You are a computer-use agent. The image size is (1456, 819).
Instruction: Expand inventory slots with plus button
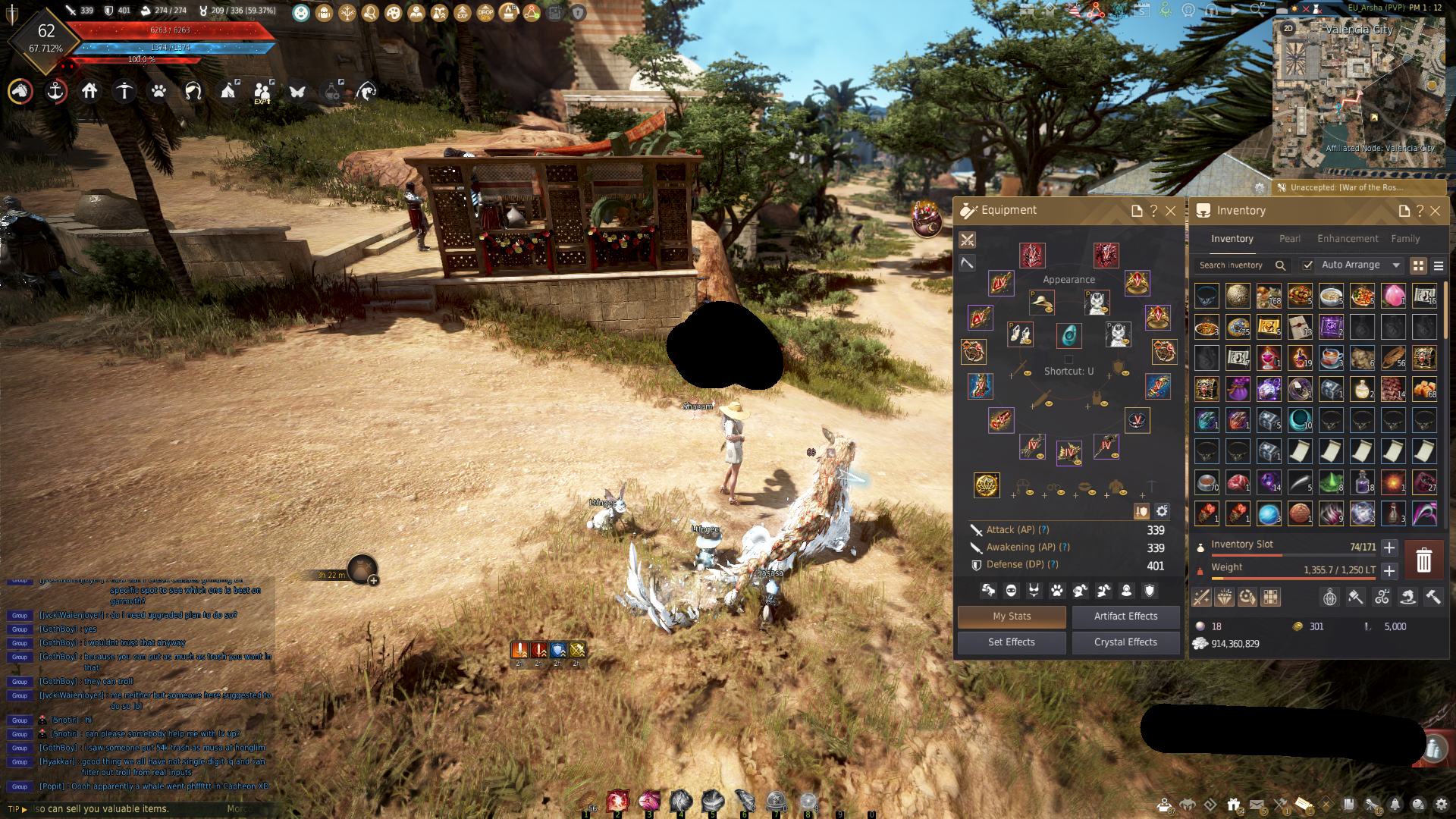tap(1389, 548)
